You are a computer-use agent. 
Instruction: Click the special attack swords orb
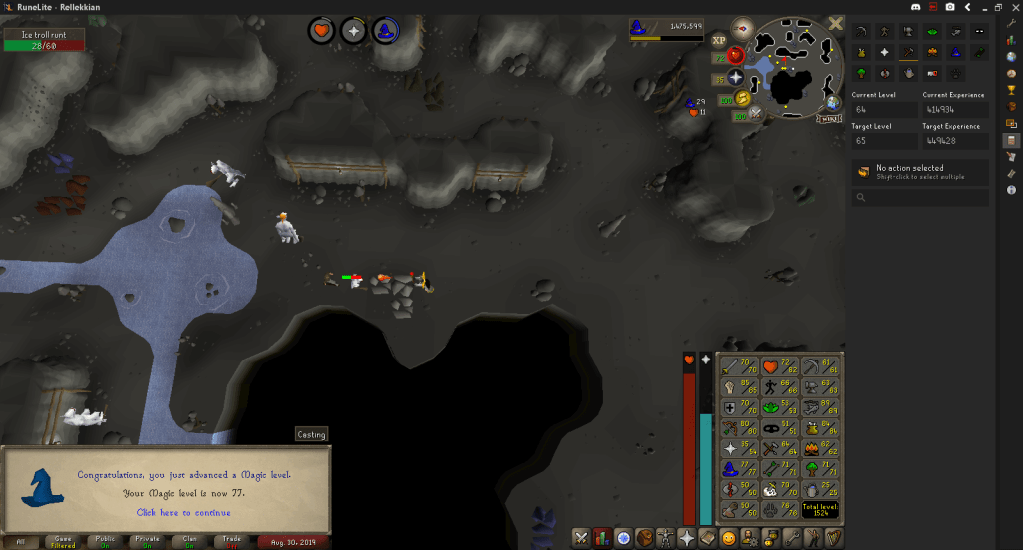[x=754, y=113]
